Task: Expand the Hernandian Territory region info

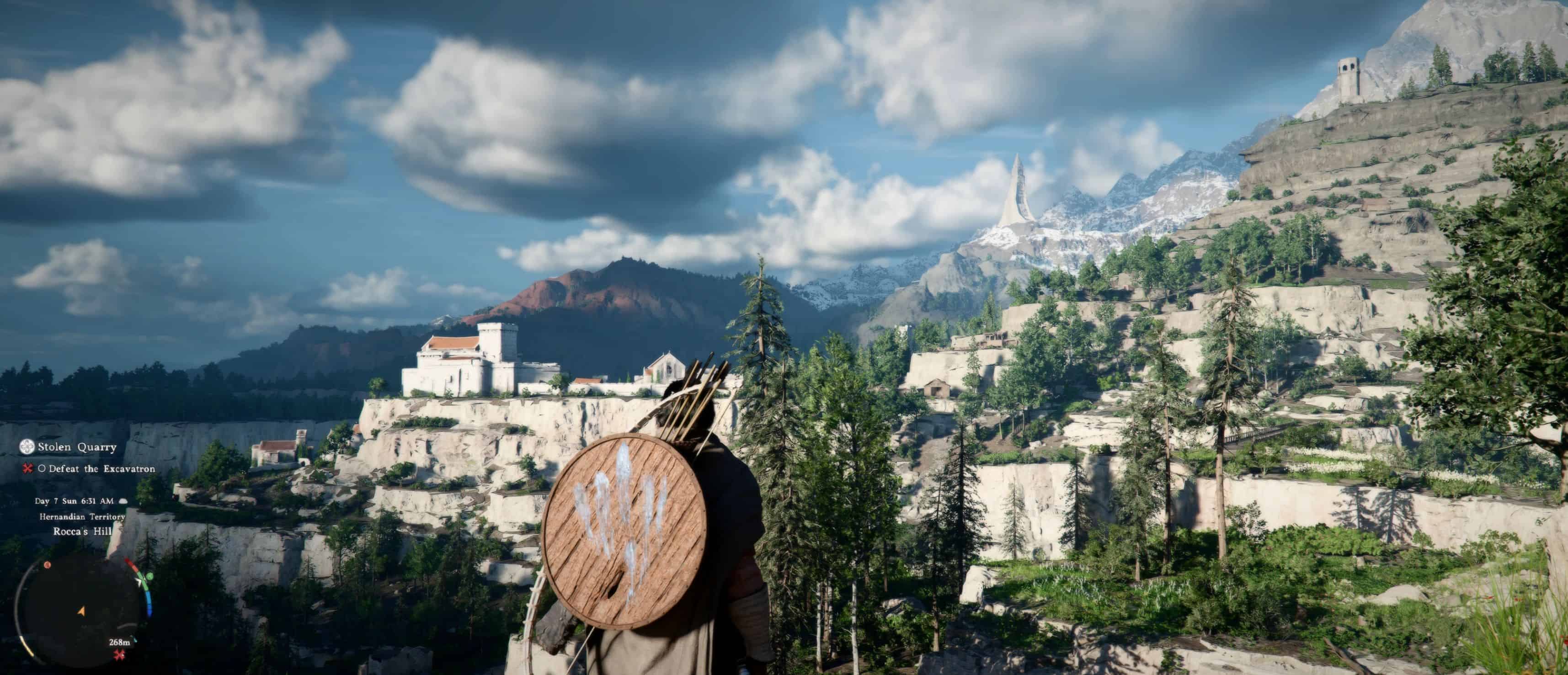Action: [82, 517]
